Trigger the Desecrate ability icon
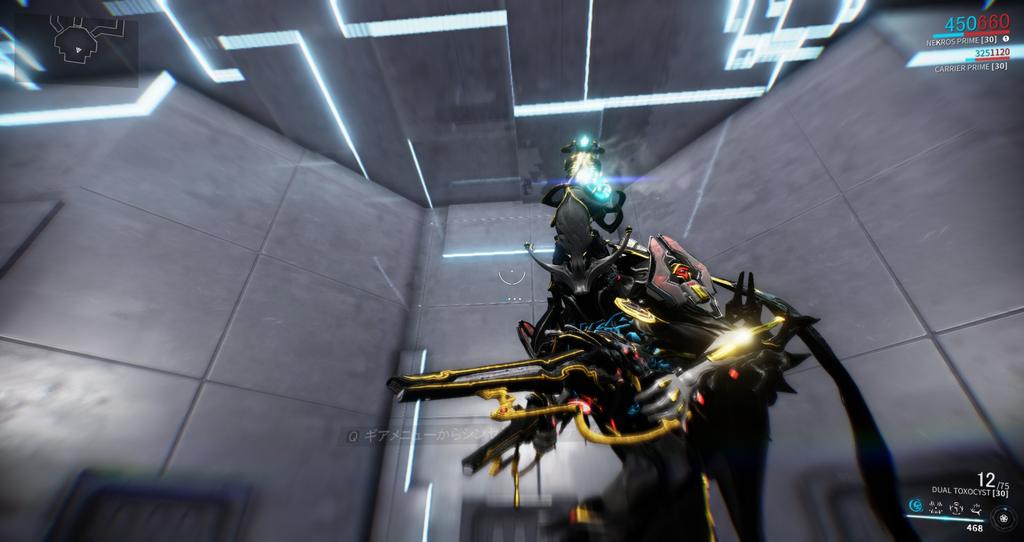The height and width of the screenshot is (542, 1024). pos(956,507)
